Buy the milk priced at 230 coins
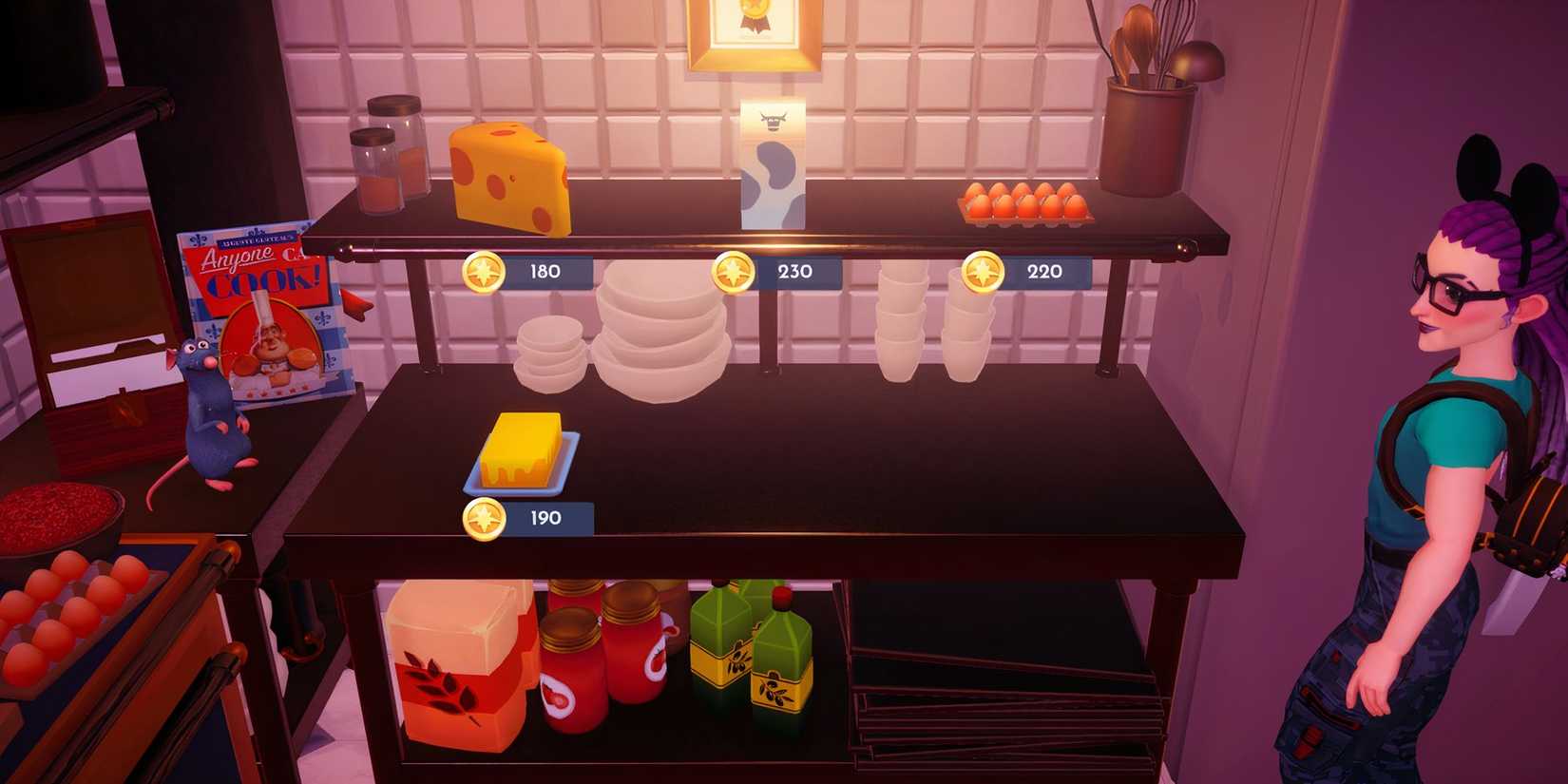This screenshot has width=1568, height=784. [x=794, y=272]
